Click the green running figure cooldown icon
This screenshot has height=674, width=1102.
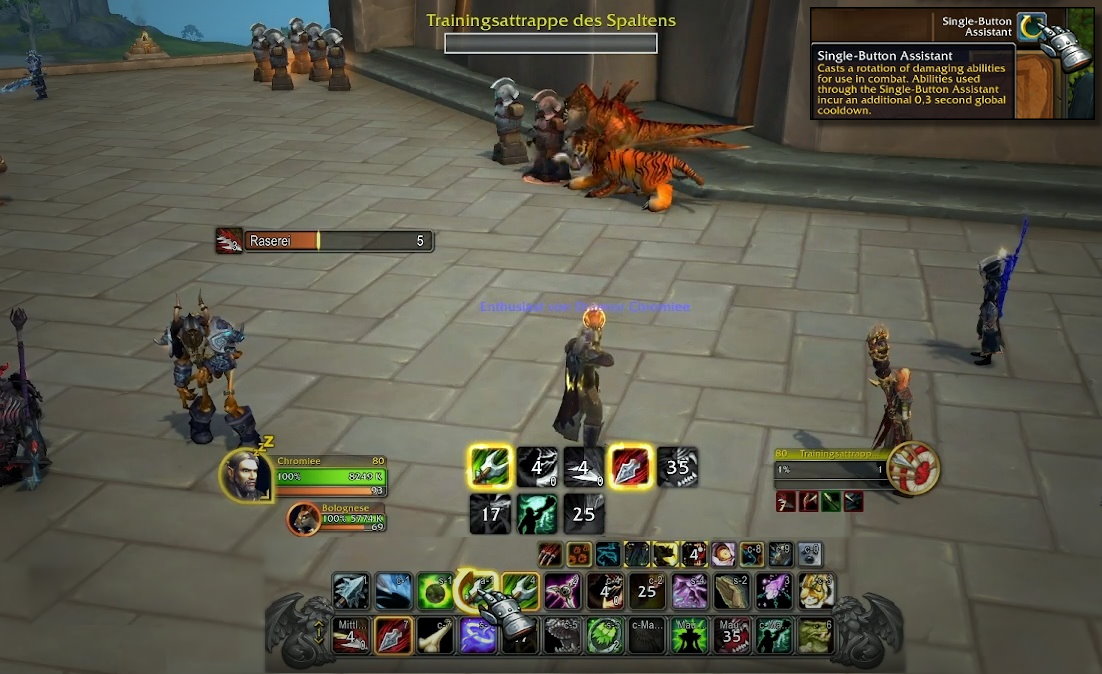(536, 514)
